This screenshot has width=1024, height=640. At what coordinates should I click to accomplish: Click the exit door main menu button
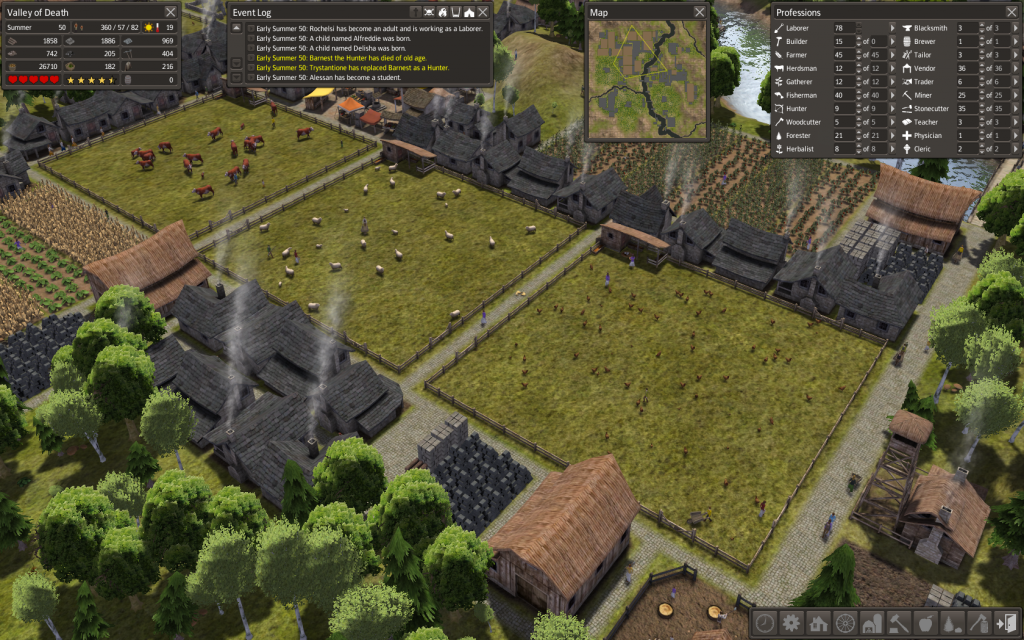[x=1005, y=622]
